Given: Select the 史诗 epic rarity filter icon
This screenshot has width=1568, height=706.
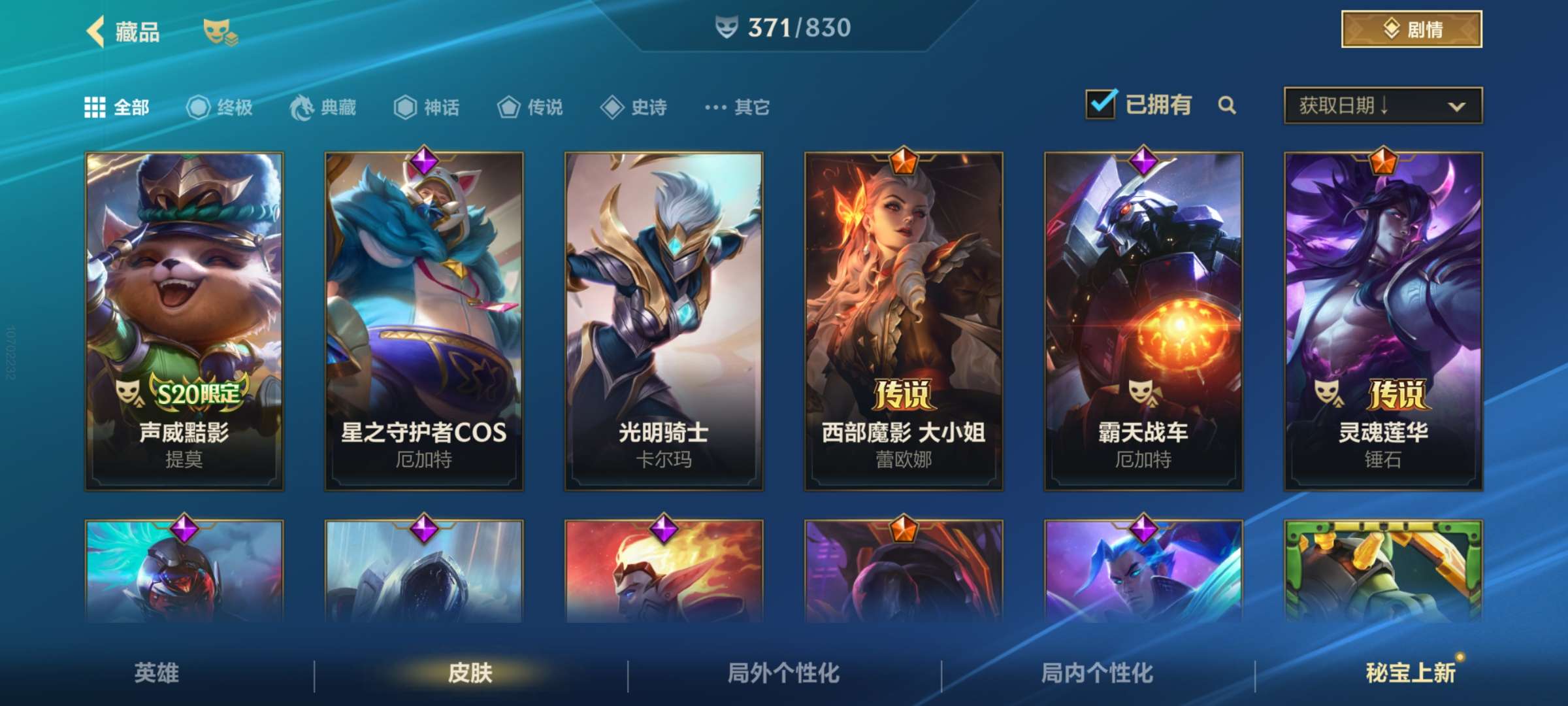Looking at the screenshot, I should tap(612, 108).
